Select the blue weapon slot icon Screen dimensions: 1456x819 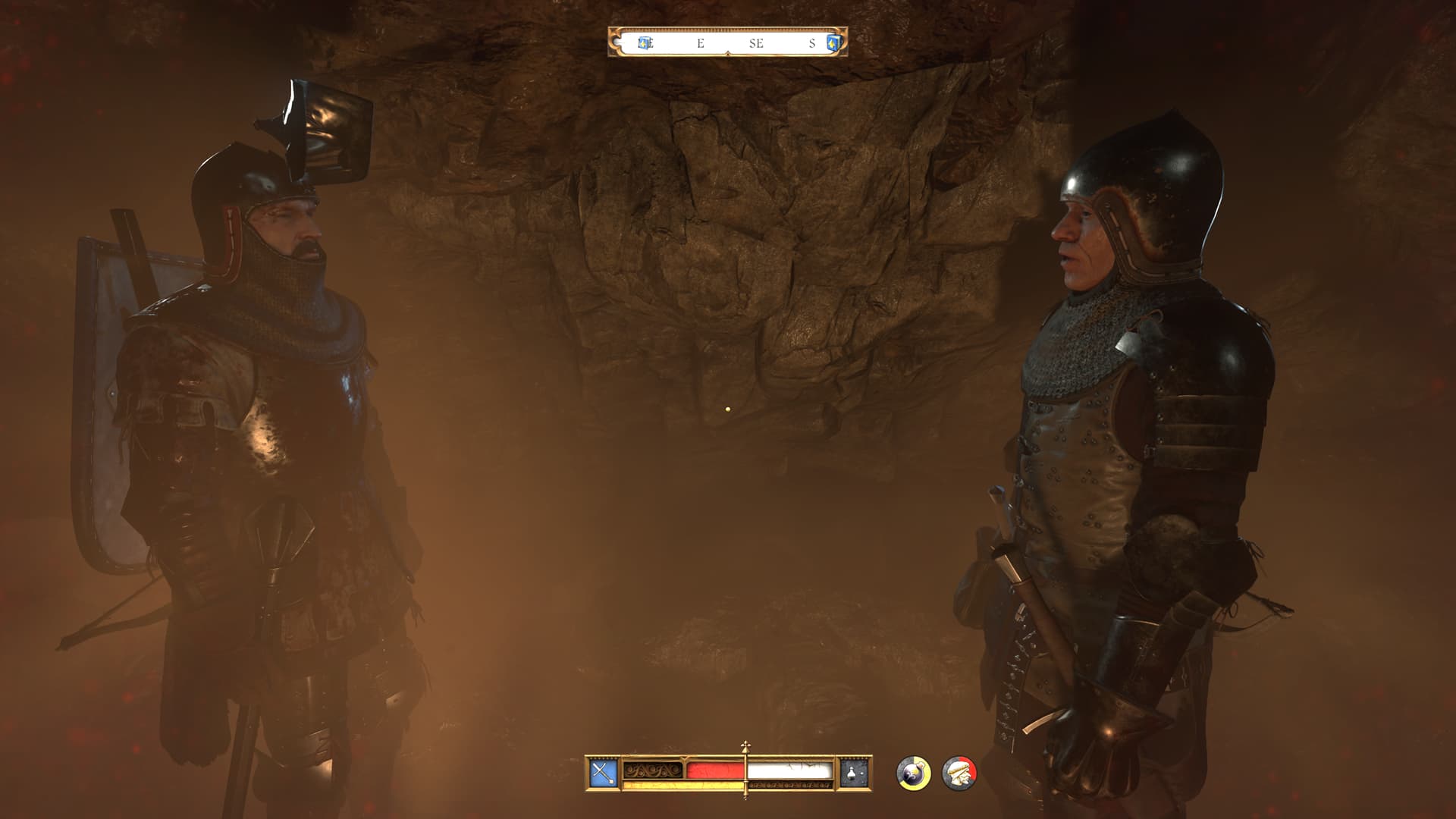pyautogui.click(x=604, y=773)
